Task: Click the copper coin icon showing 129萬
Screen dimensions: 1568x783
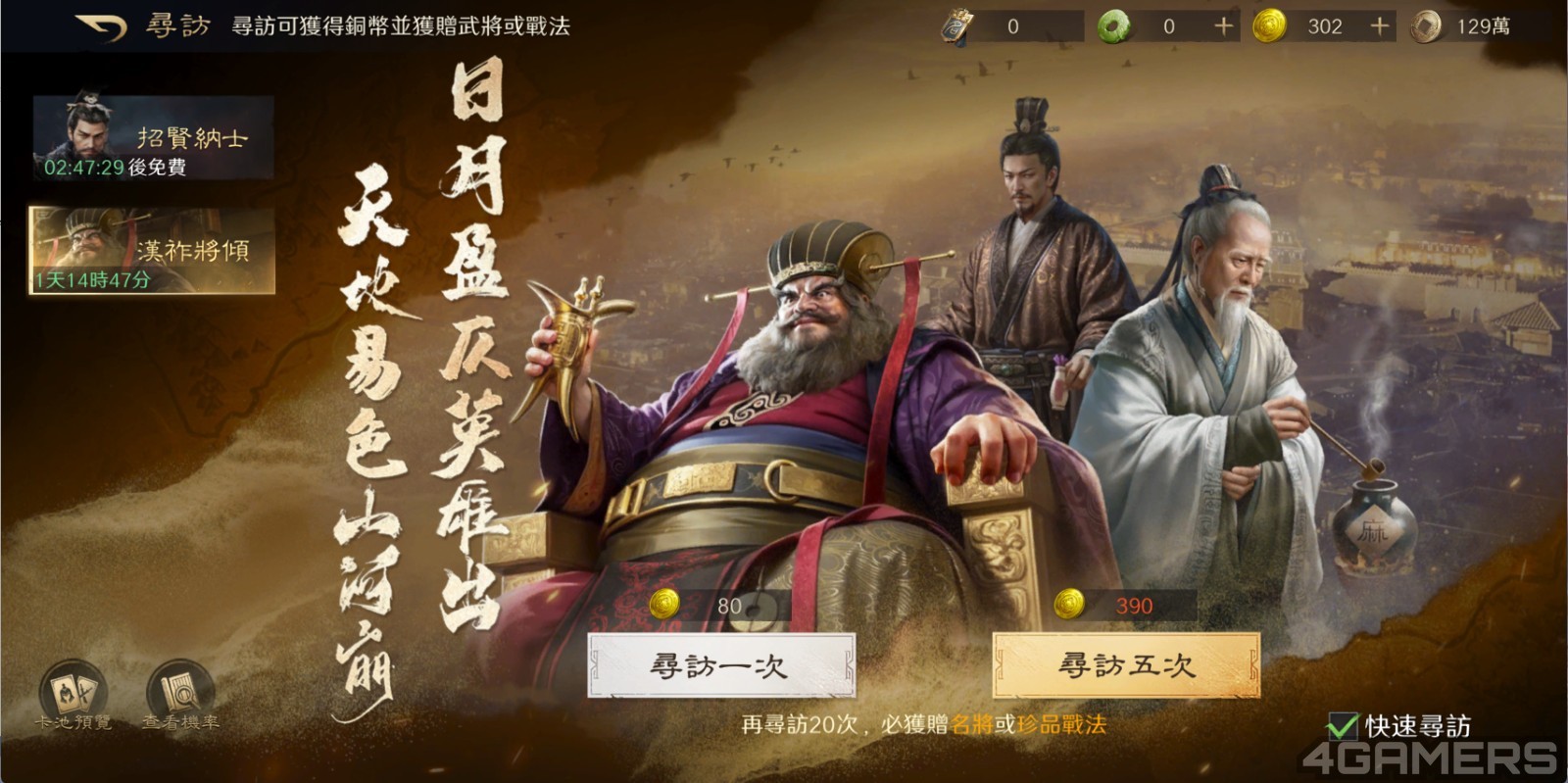Action: coord(1428,25)
